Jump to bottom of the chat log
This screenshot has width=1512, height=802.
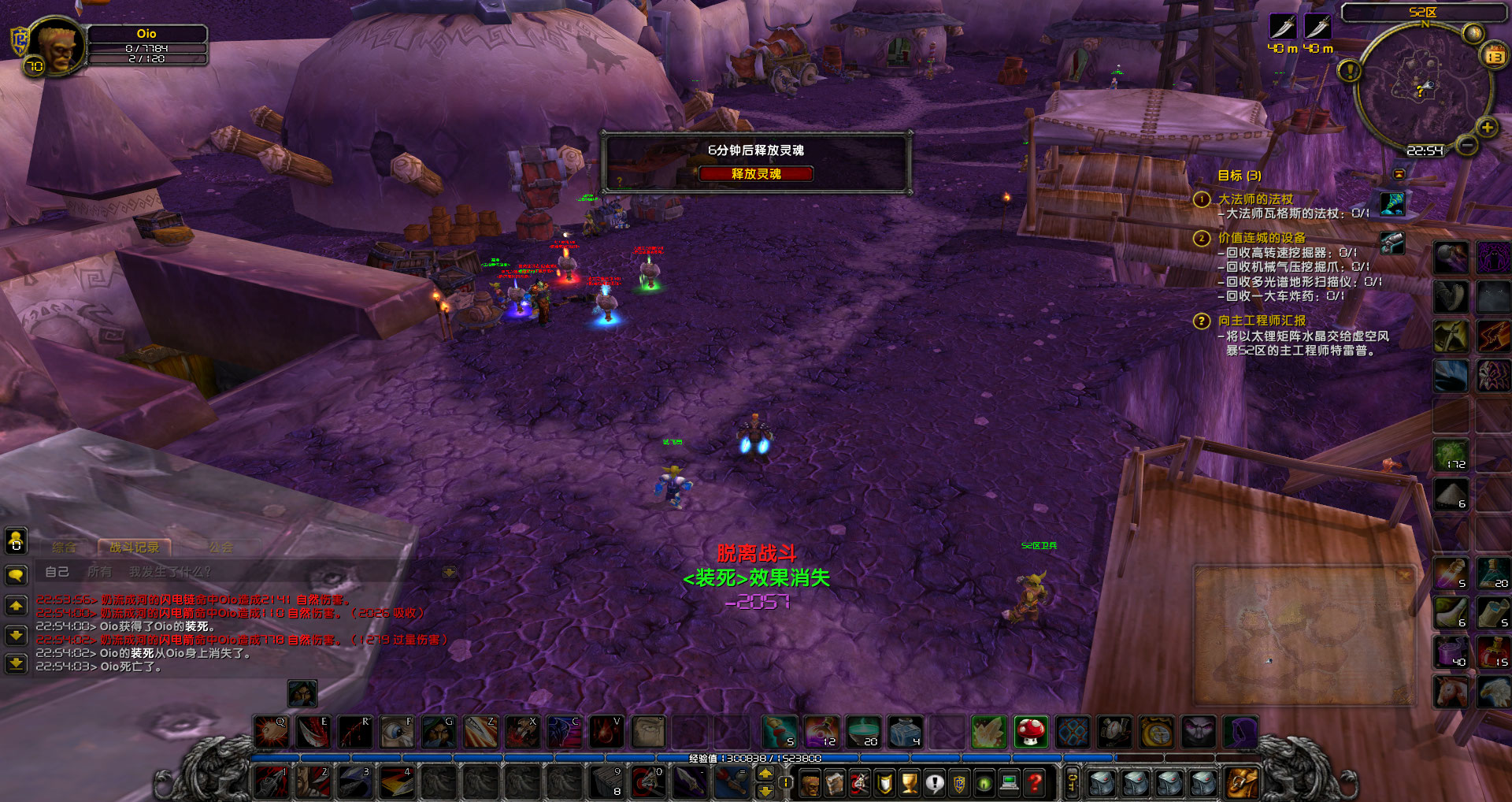16,664
